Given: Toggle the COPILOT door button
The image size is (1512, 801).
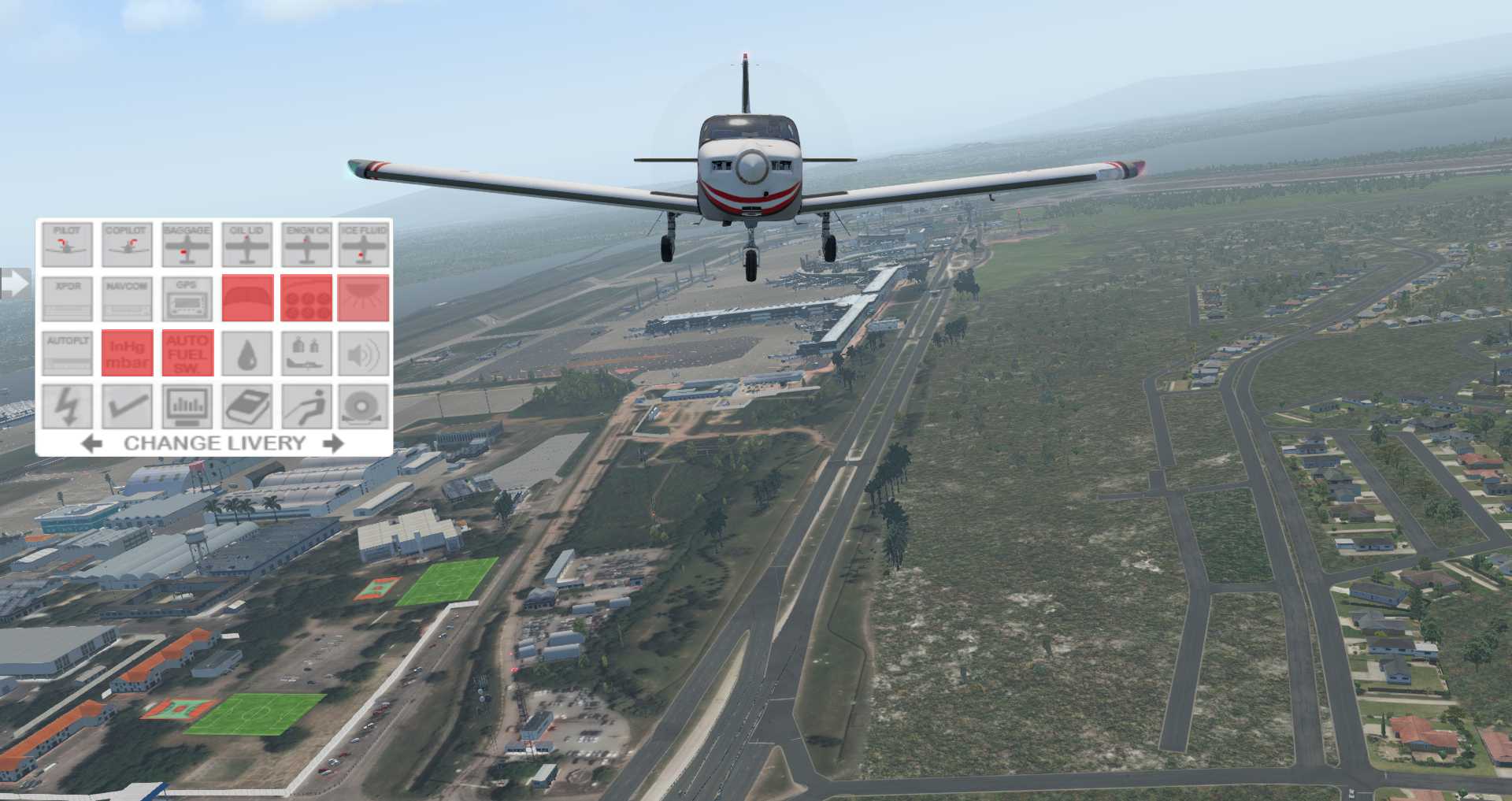Looking at the screenshot, I should (127, 244).
